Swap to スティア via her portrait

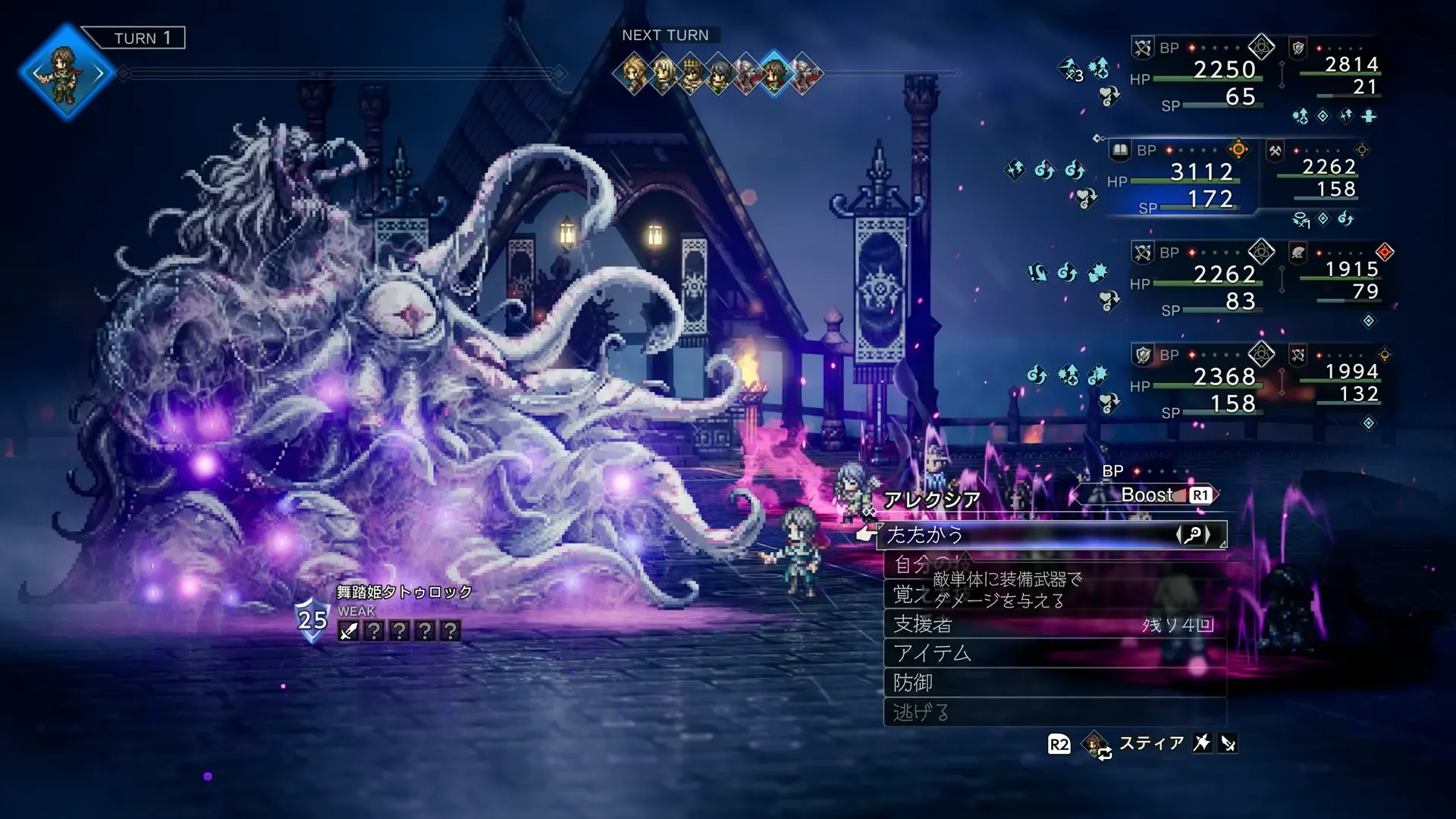(x=1095, y=745)
